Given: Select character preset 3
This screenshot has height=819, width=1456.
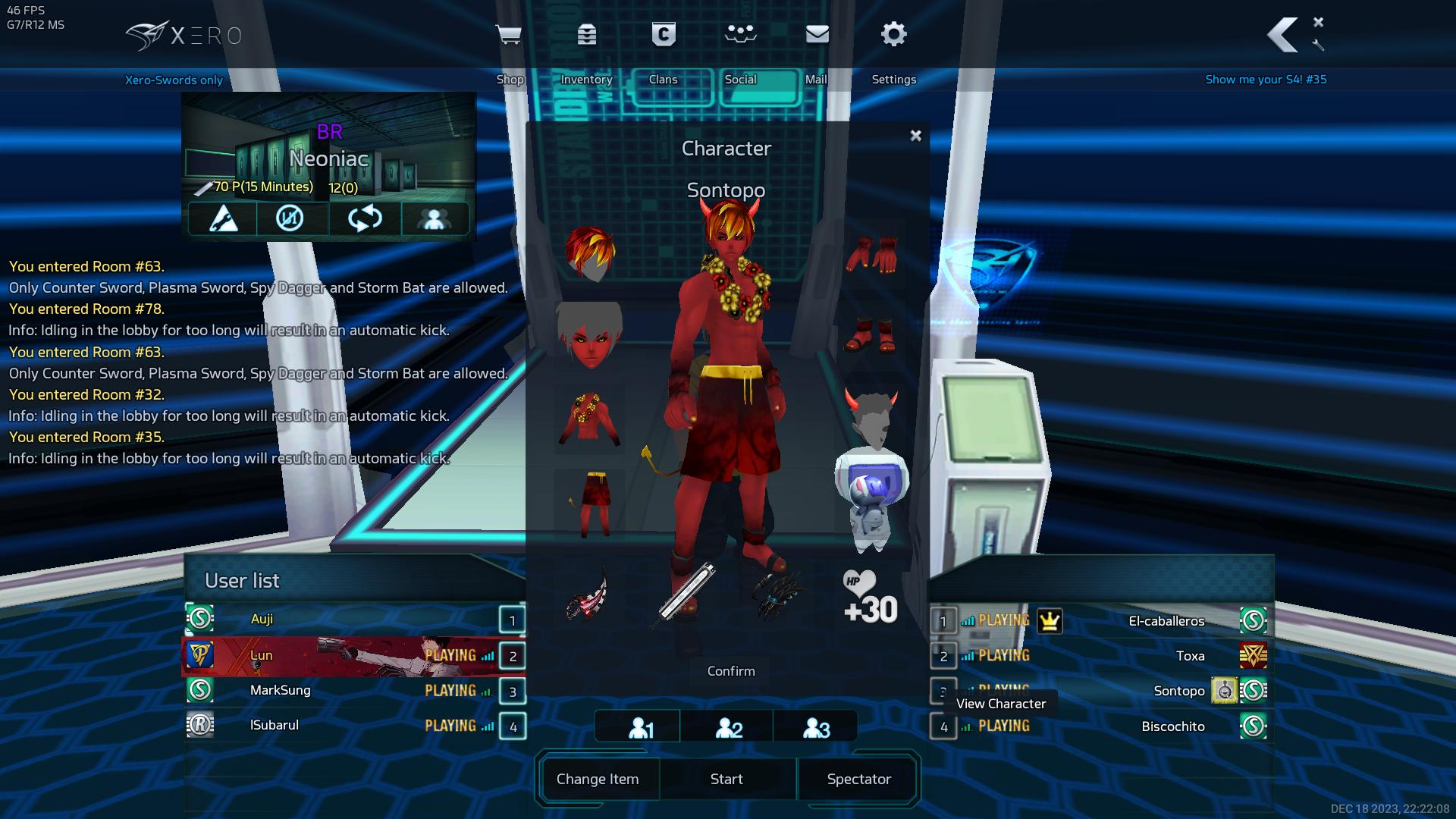Looking at the screenshot, I should click(816, 728).
